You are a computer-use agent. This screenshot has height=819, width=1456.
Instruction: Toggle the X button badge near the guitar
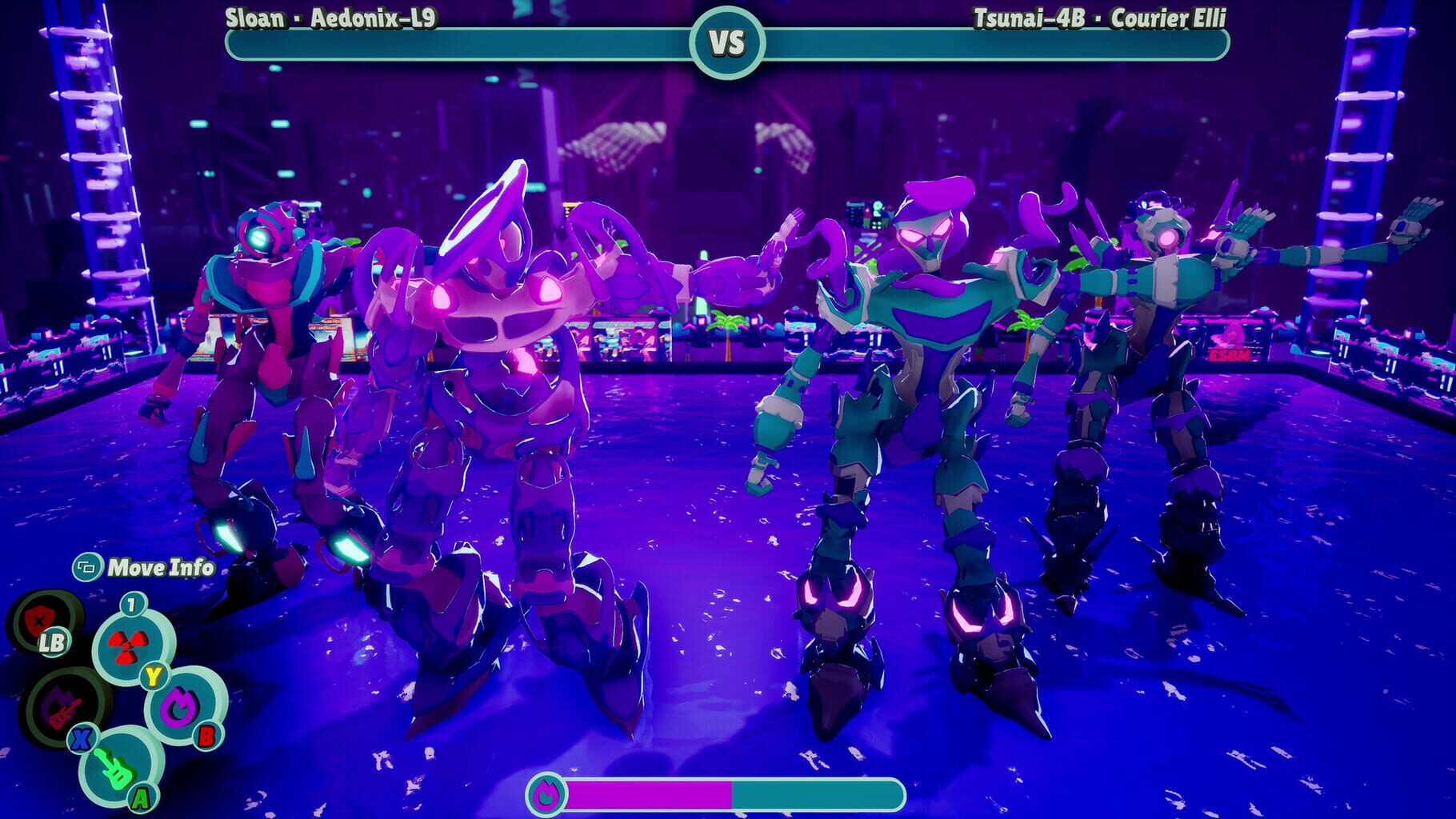[x=80, y=737]
